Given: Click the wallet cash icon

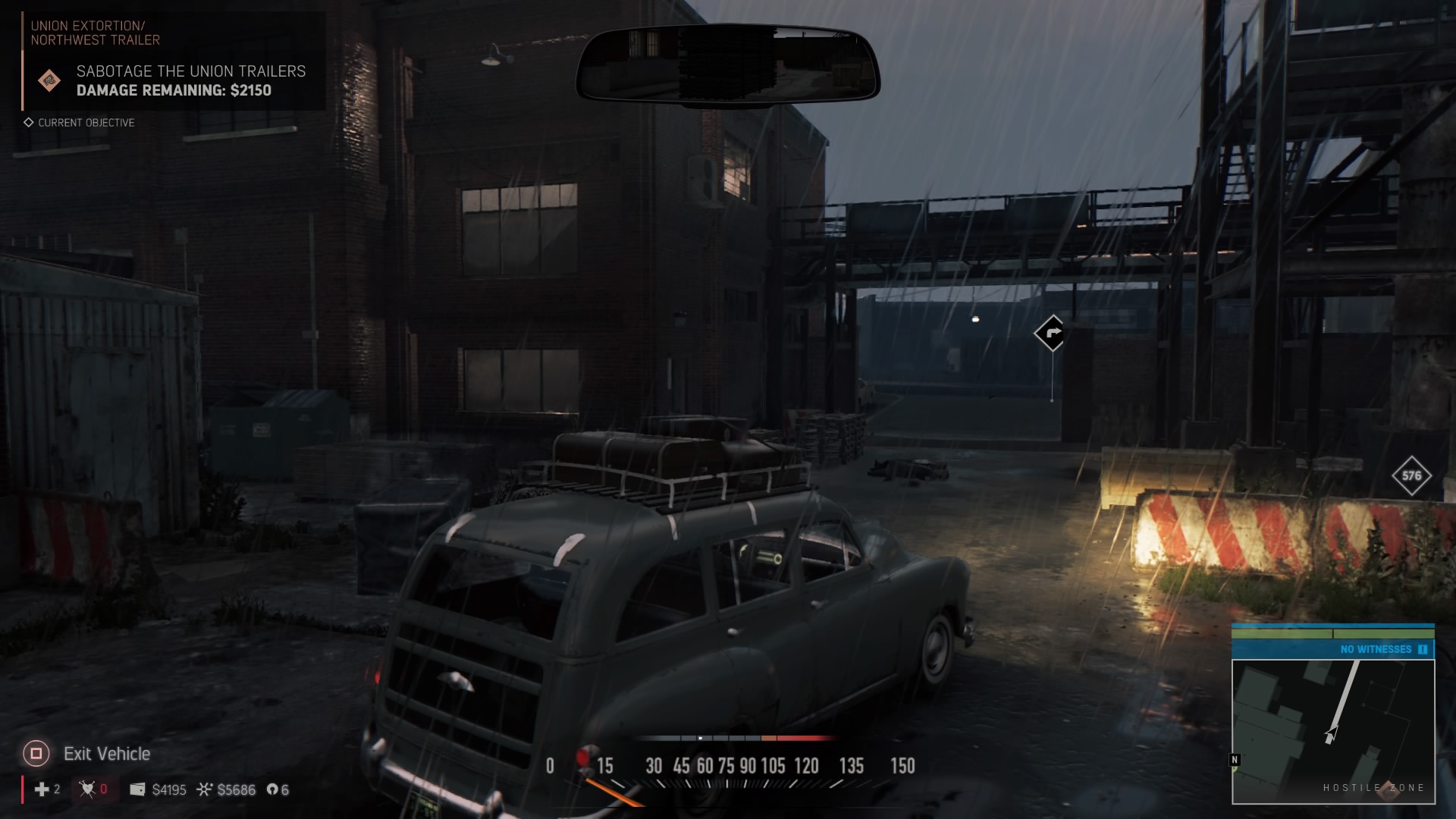Looking at the screenshot, I should (137, 789).
